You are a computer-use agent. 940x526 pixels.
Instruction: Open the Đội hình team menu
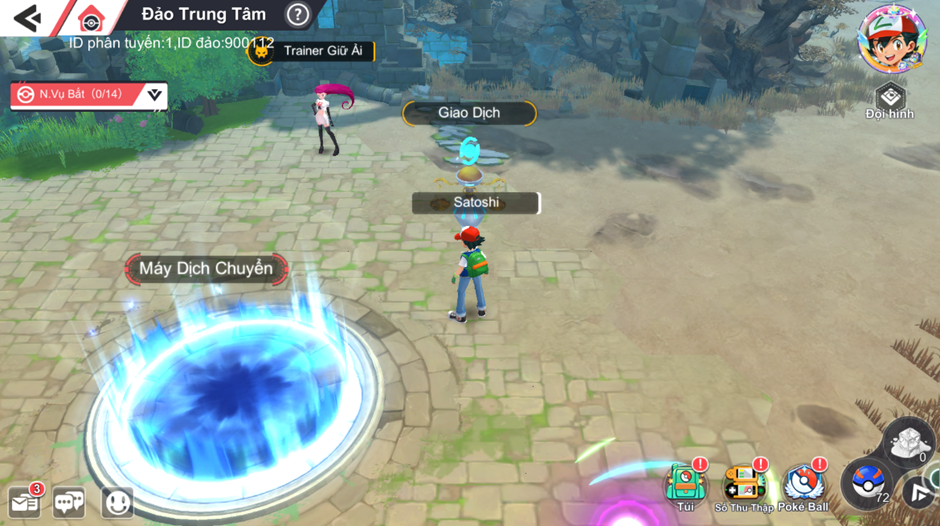889,101
